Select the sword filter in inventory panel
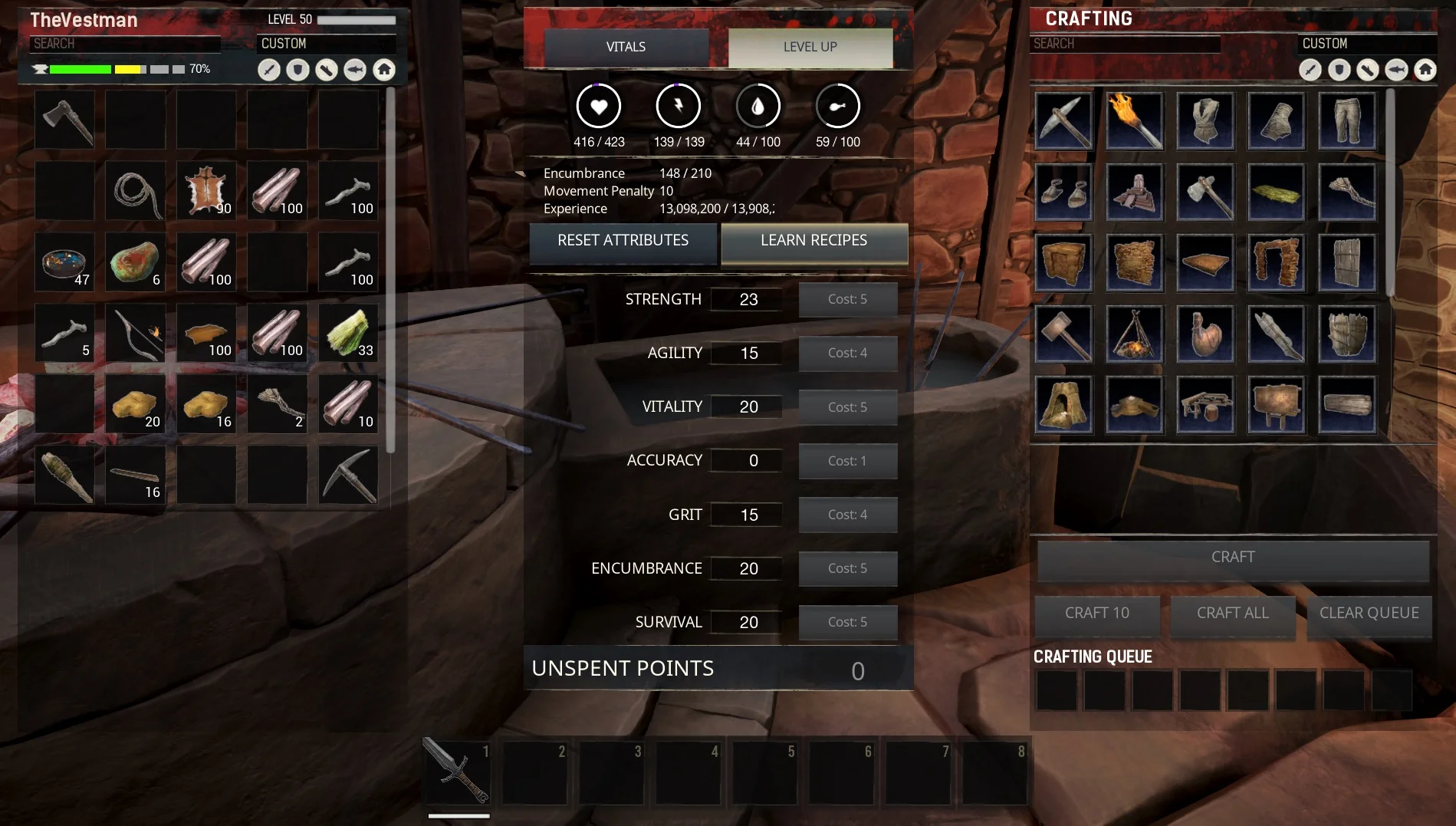The height and width of the screenshot is (826, 1456). (x=268, y=69)
